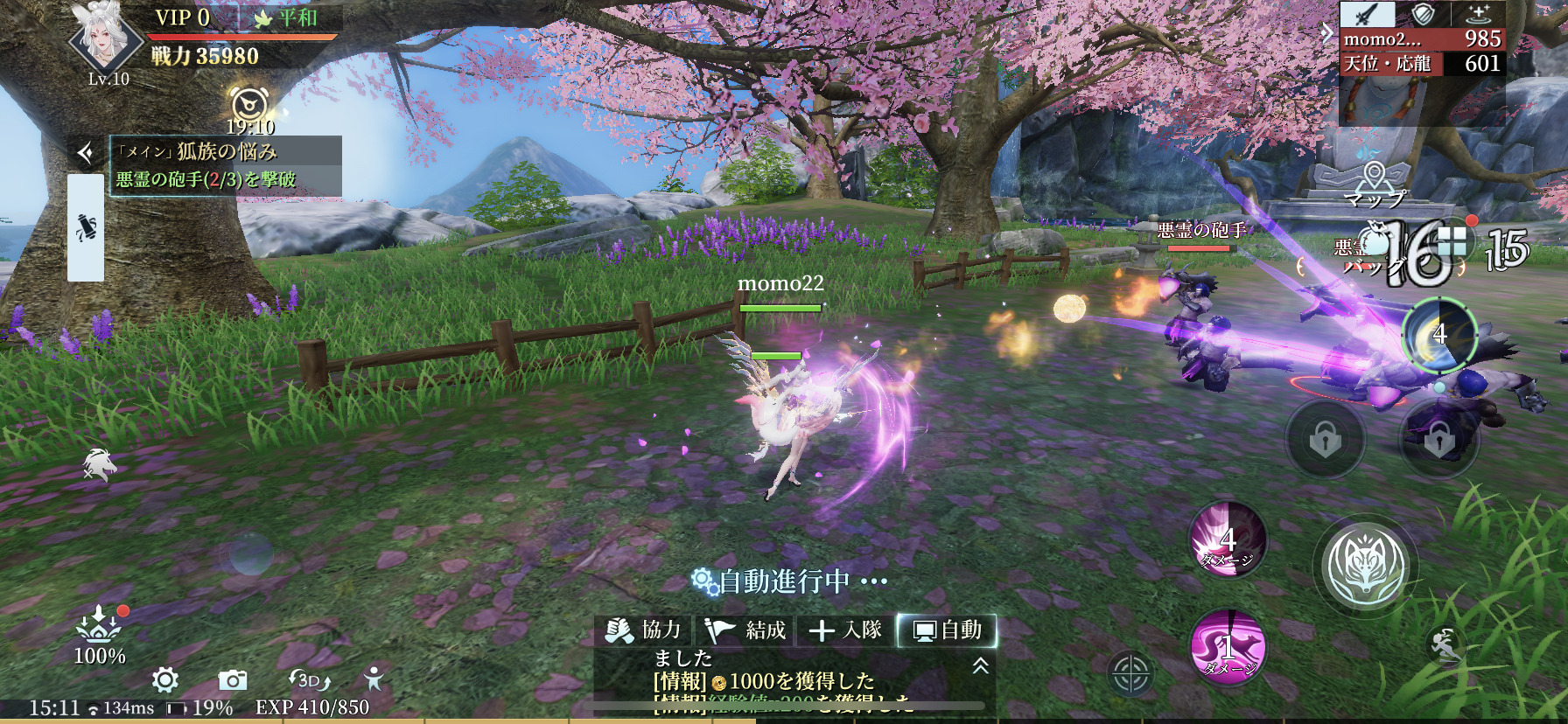Image resolution: width=1568 pixels, height=724 pixels.
Task: Tap the crosshair target lock button
Action: click(1130, 674)
